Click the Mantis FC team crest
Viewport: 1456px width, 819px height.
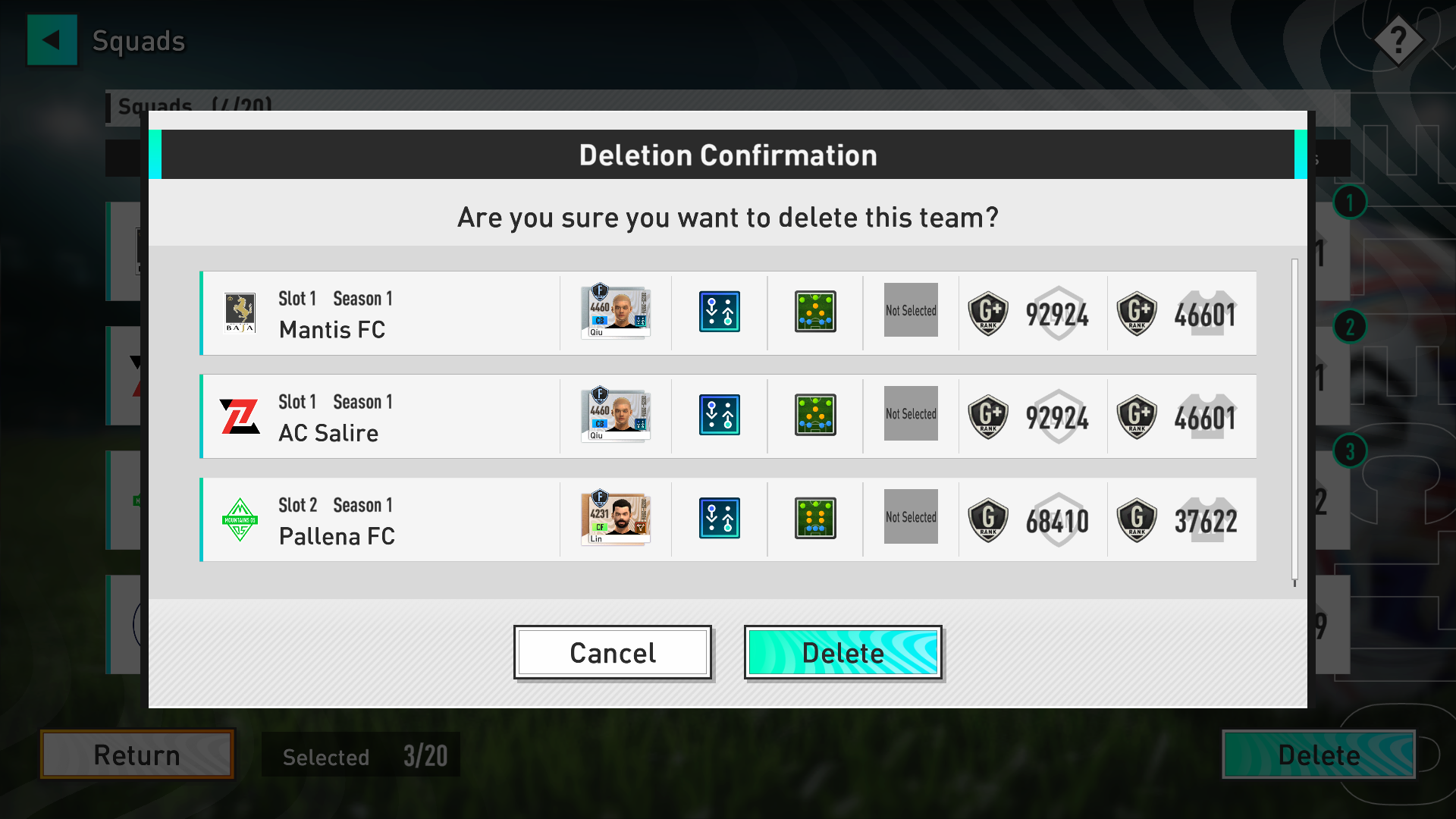(240, 312)
